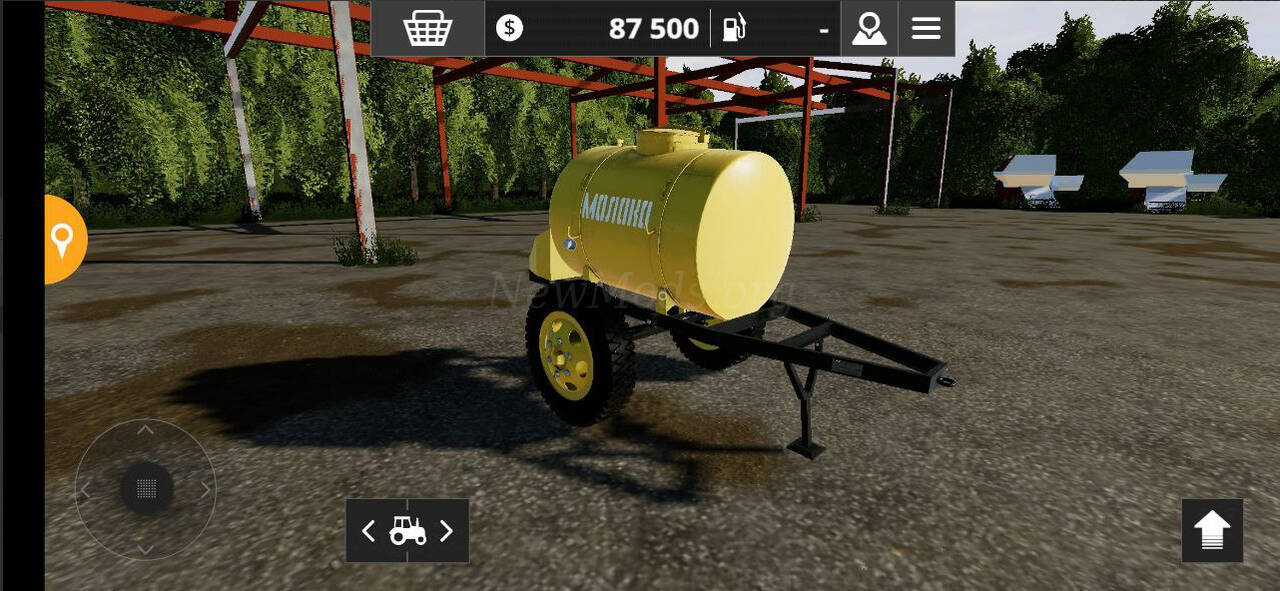Image resolution: width=1280 pixels, height=591 pixels.
Task: Open the hamburger main menu
Action: click(926, 28)
